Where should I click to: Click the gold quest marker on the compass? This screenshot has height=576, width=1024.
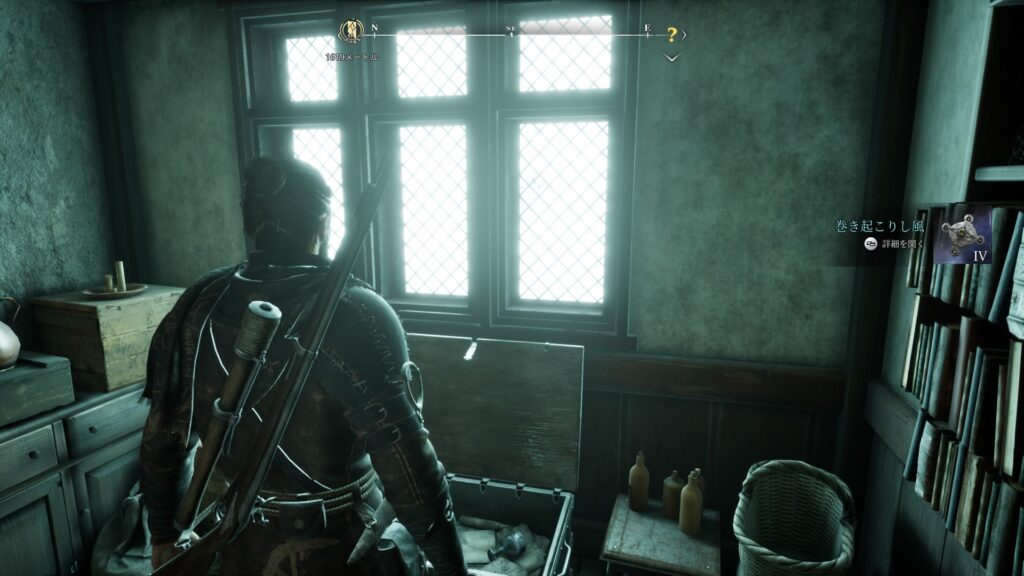point(351,30)
